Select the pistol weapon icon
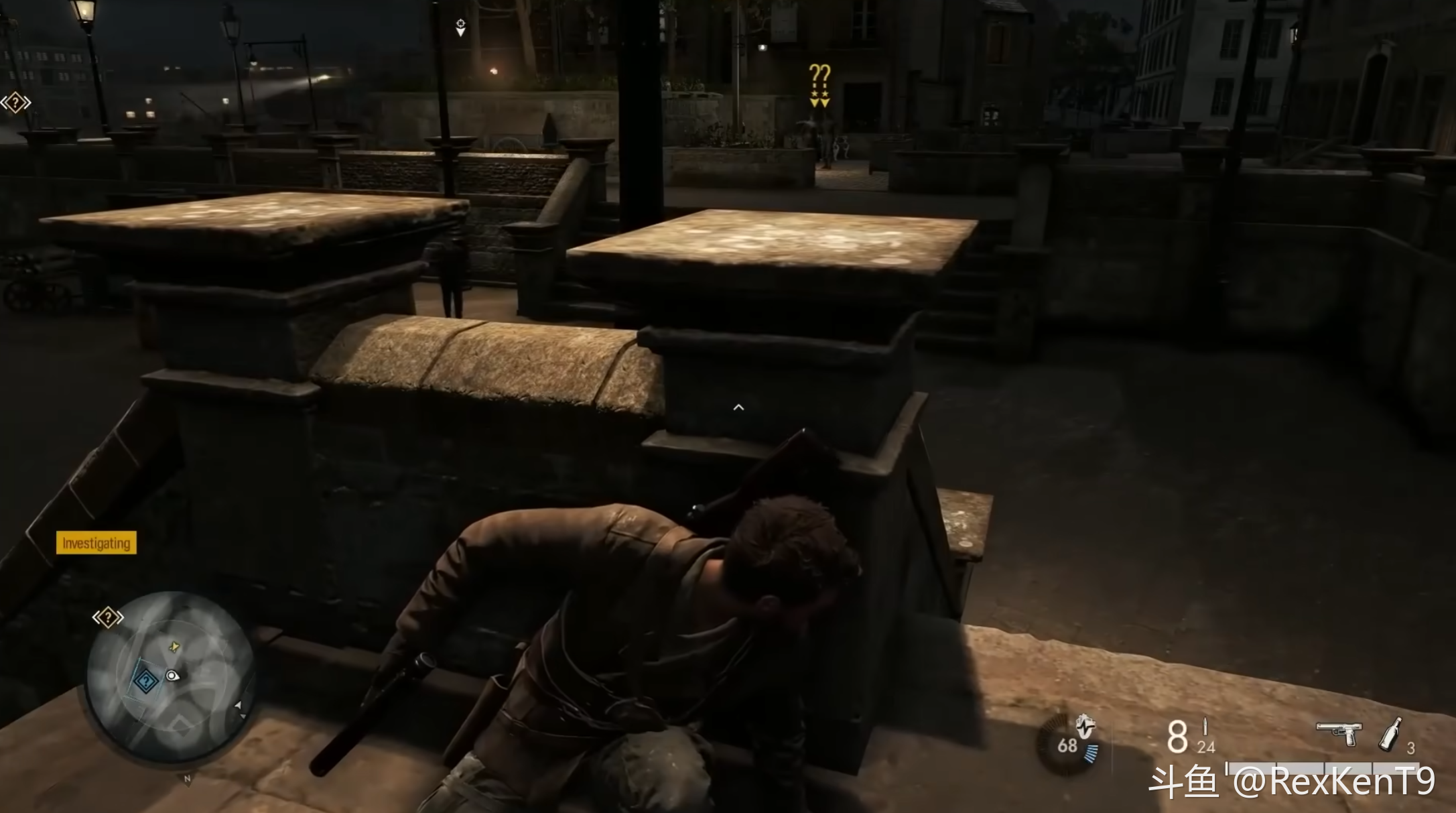 coord(1339,733)
